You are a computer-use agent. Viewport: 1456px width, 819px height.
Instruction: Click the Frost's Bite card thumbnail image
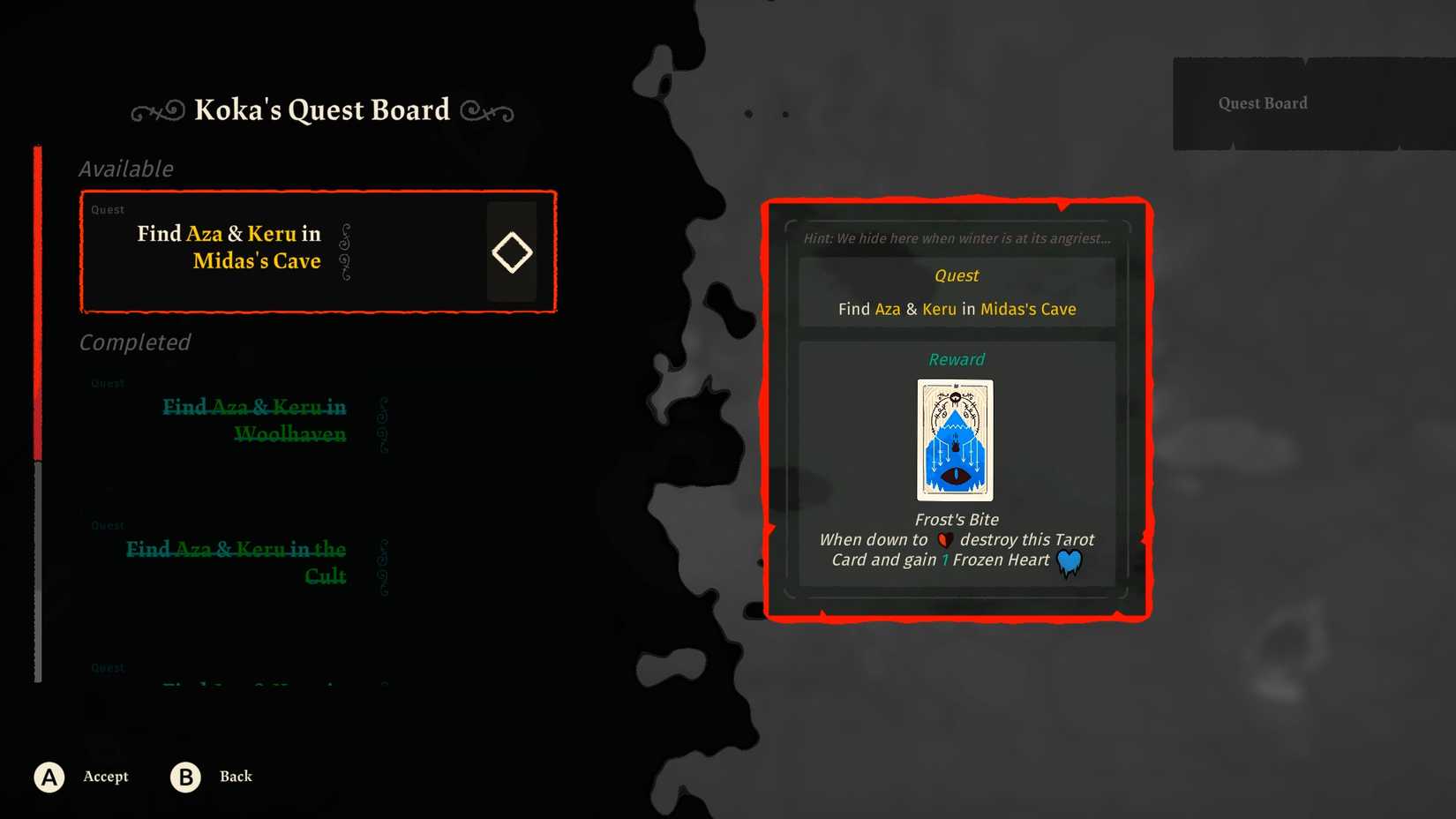[x=955, y=440]
